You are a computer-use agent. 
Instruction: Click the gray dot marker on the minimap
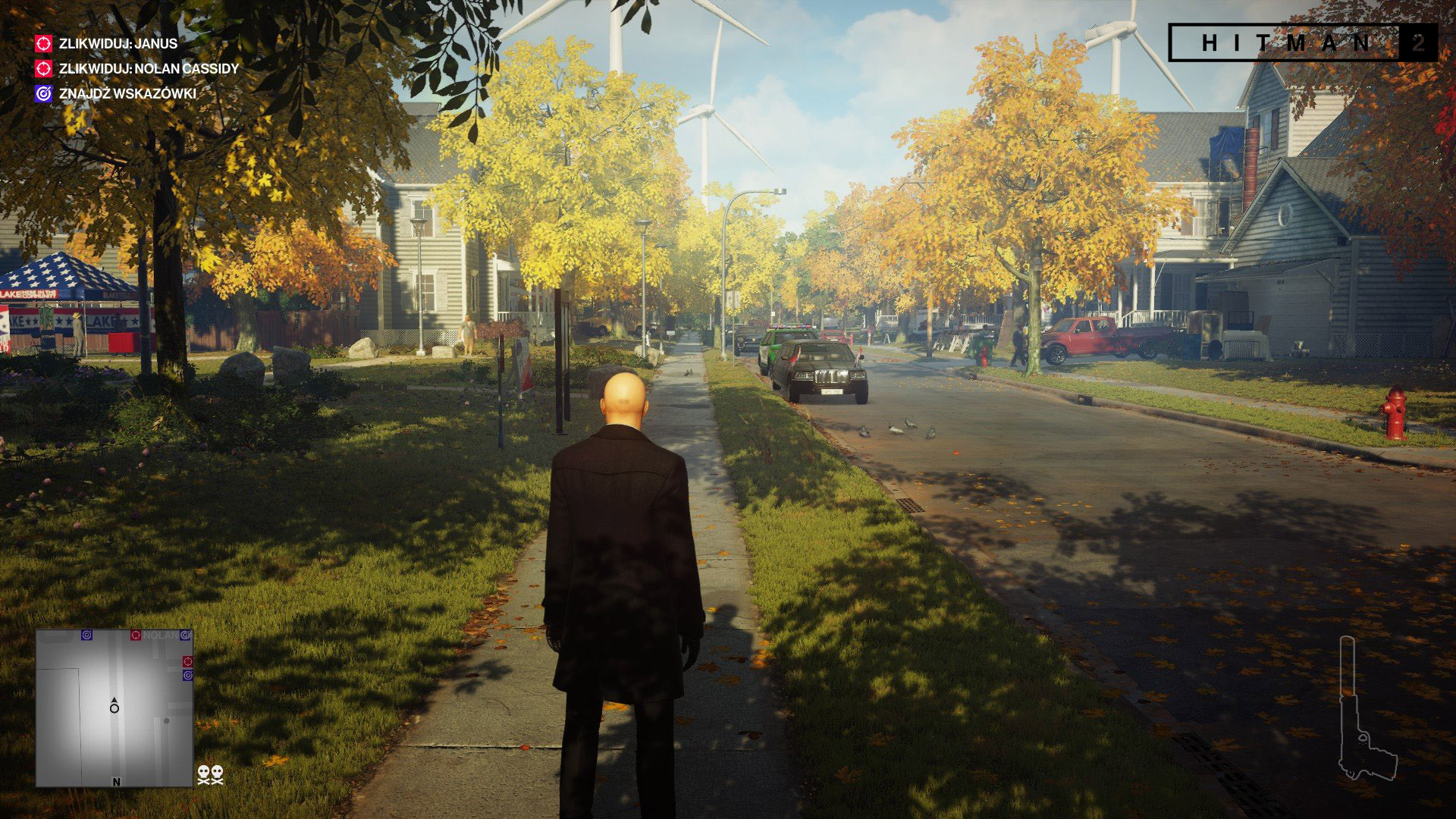166,720
